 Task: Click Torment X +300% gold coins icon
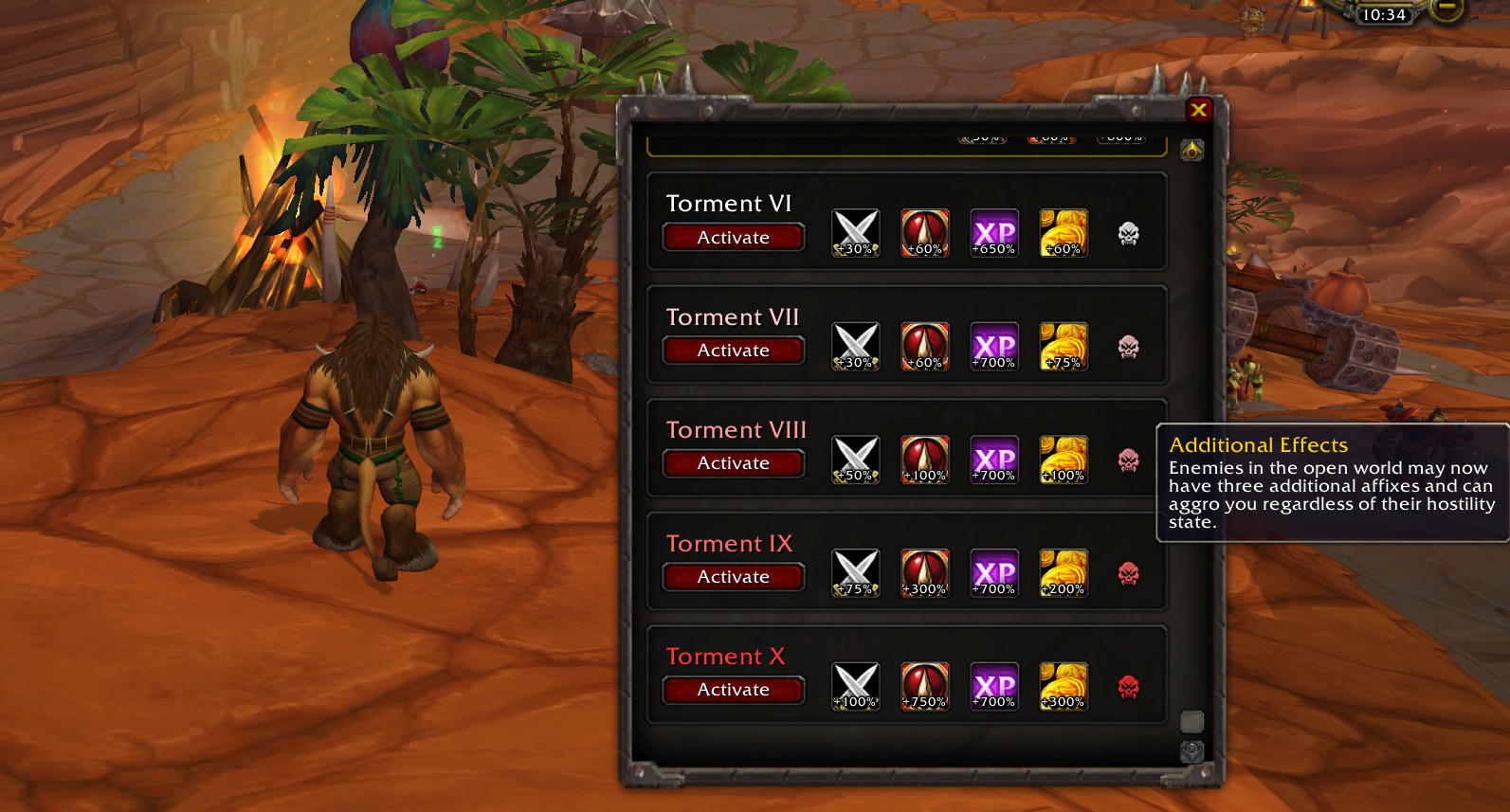click(1064, 686)
